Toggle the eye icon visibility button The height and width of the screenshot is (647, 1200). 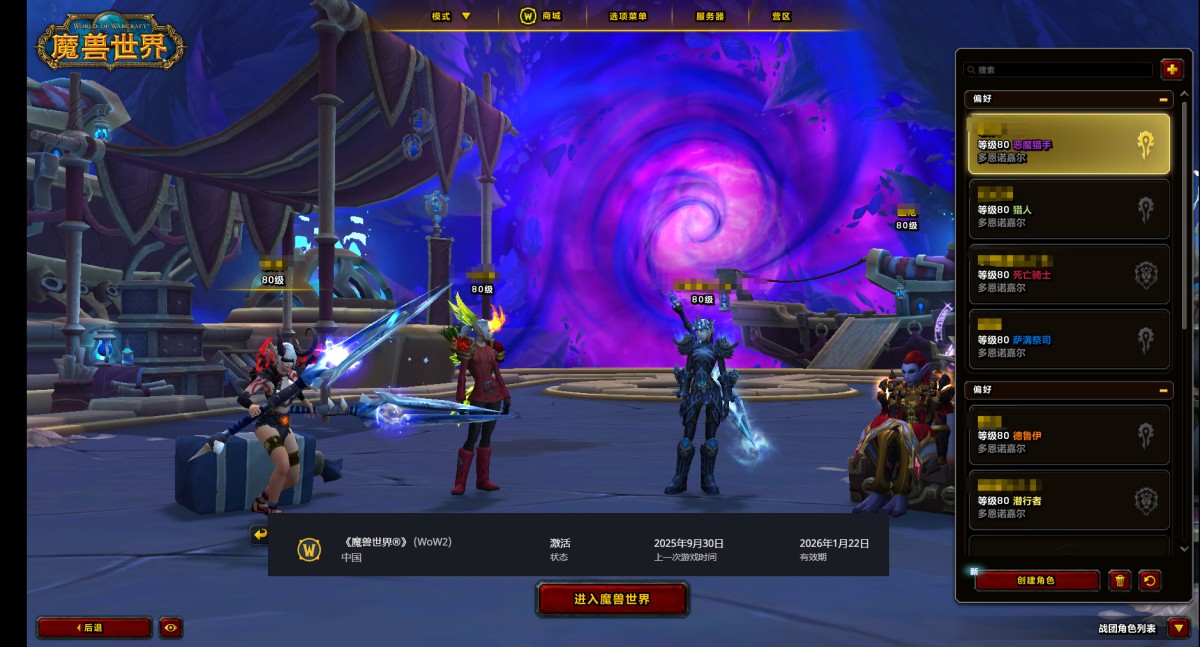point(170,628)
